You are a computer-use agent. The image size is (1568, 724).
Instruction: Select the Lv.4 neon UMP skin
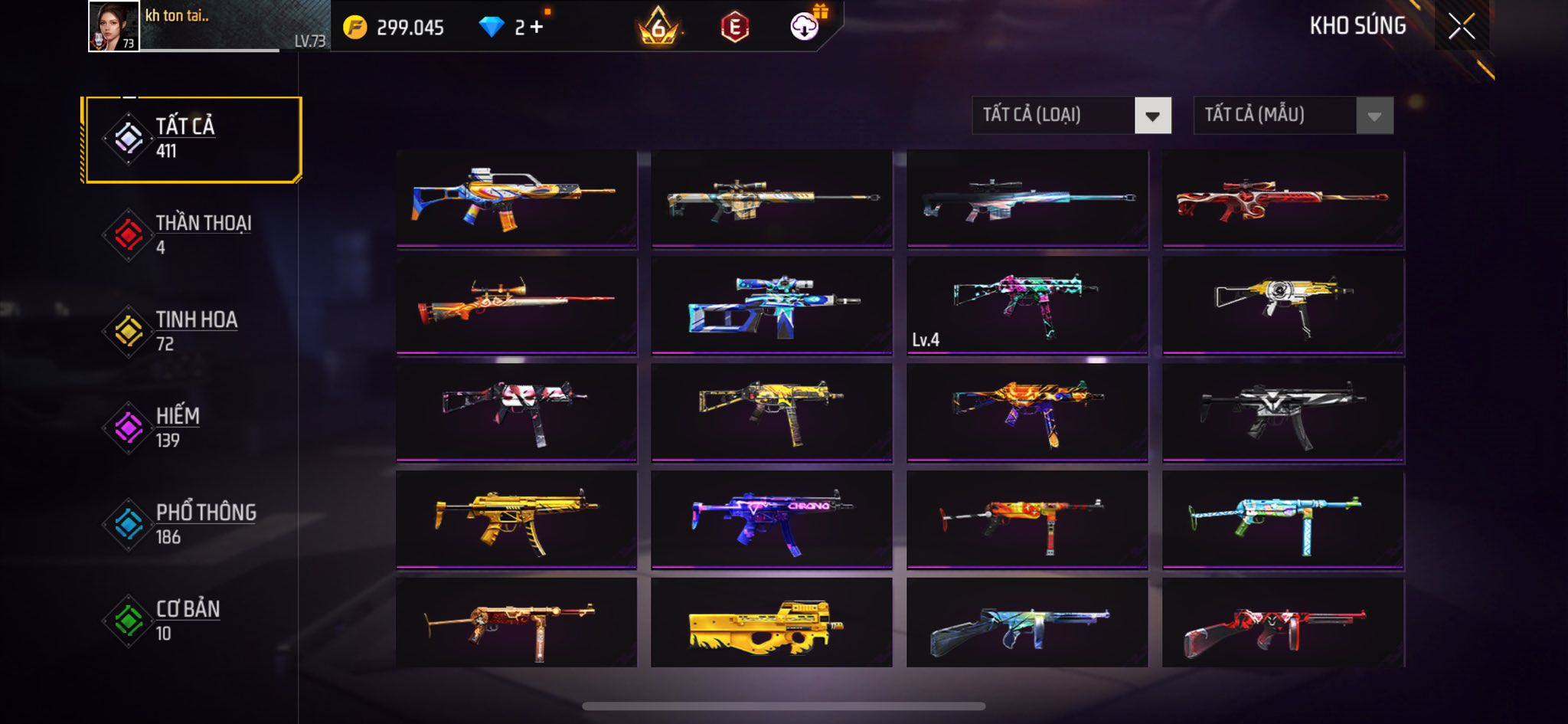1027,305
